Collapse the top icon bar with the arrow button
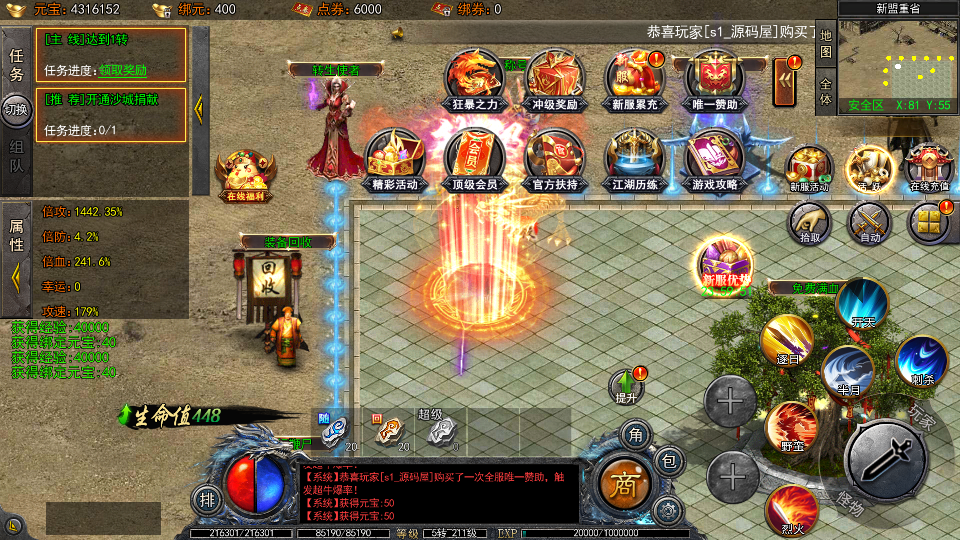Viewport: 960px width, 540px height. tap(786, 78)
